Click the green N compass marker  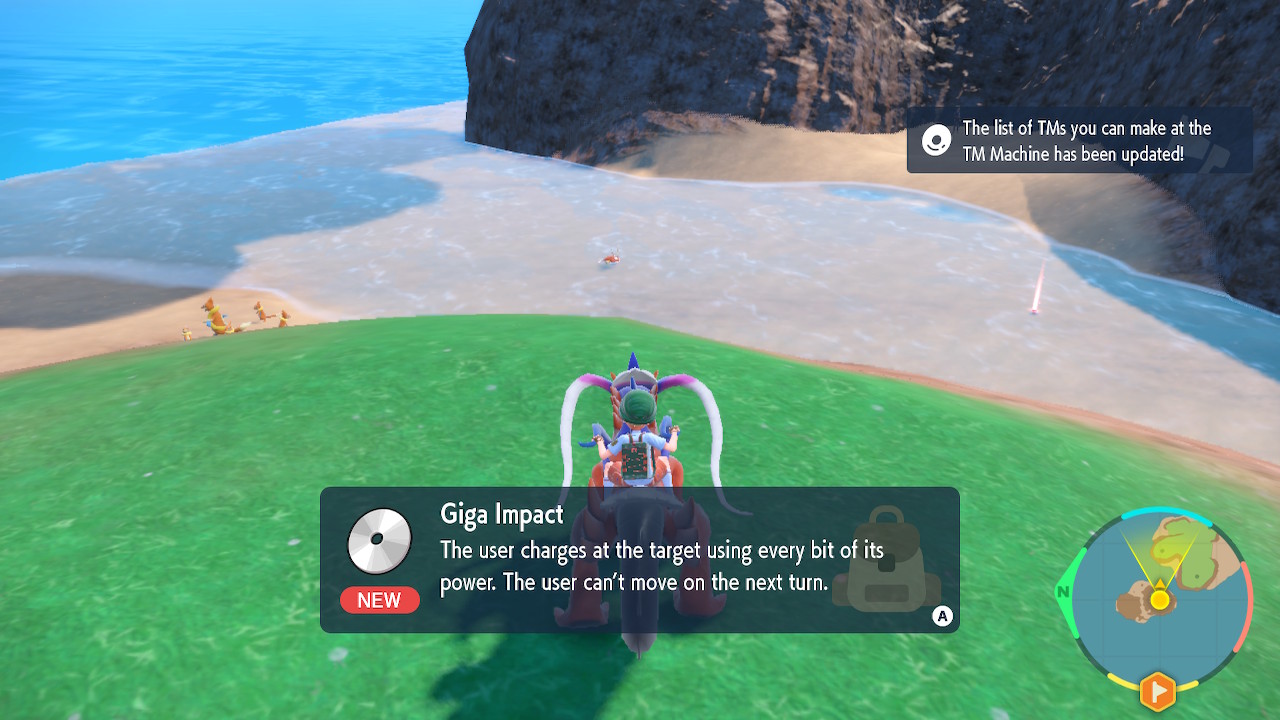[x=1064, y=592]
